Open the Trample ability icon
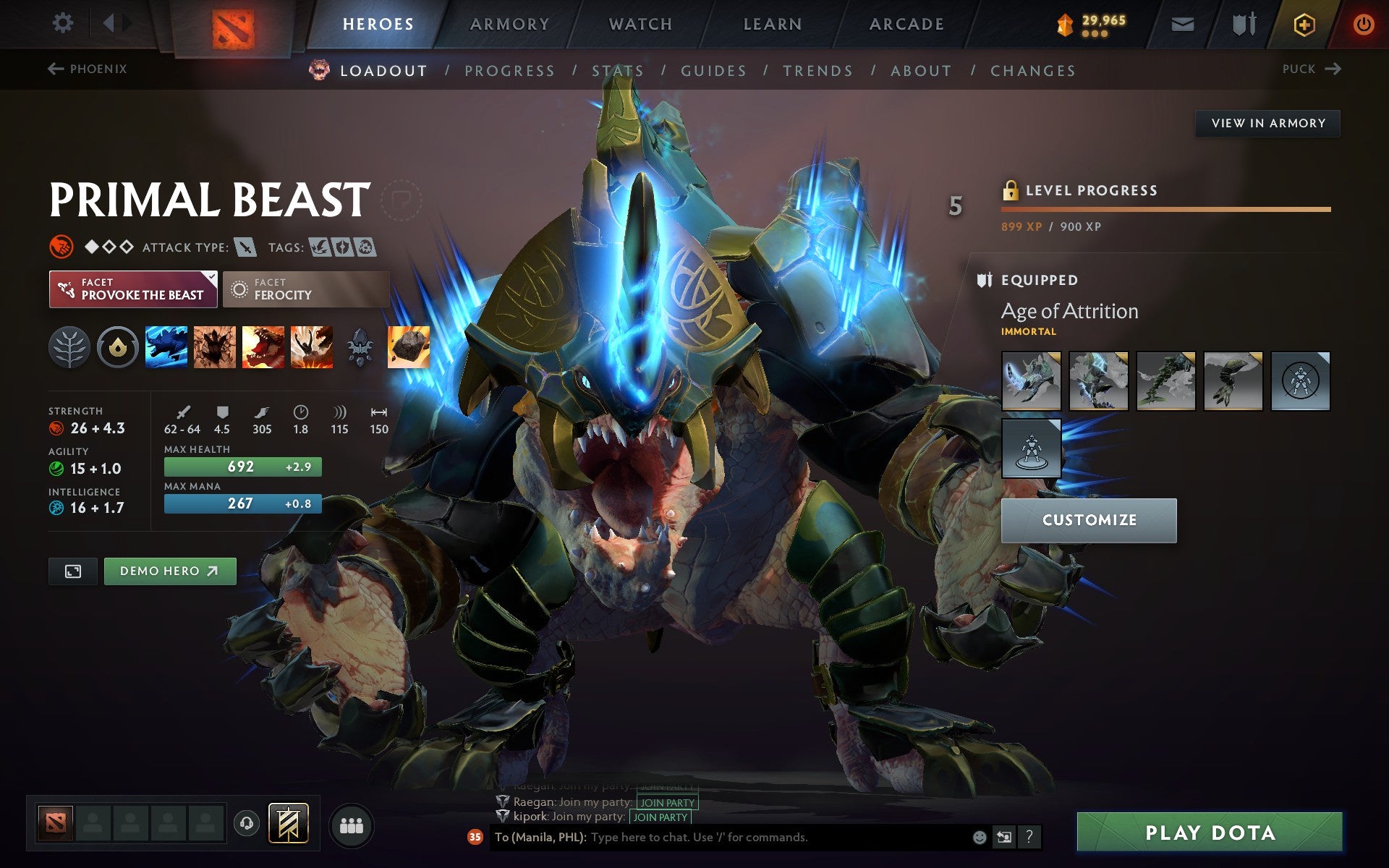The image size is (1389, 868). [x=215, y=347]
